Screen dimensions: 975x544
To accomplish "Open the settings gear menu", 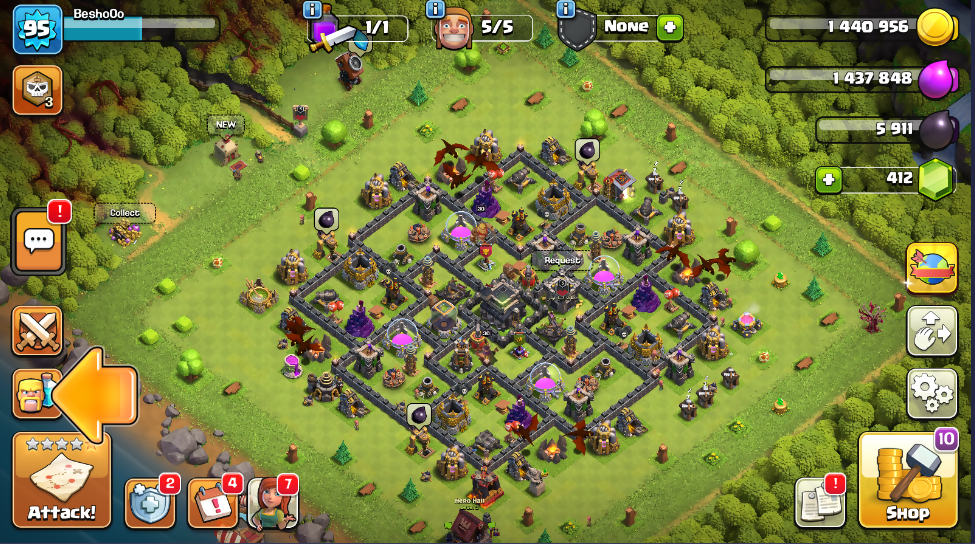I will click(x=931, y=393).
